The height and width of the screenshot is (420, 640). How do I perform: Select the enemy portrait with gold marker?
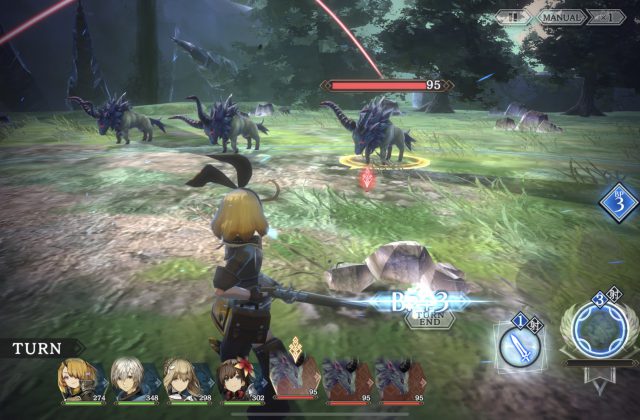tap(296, 380)
